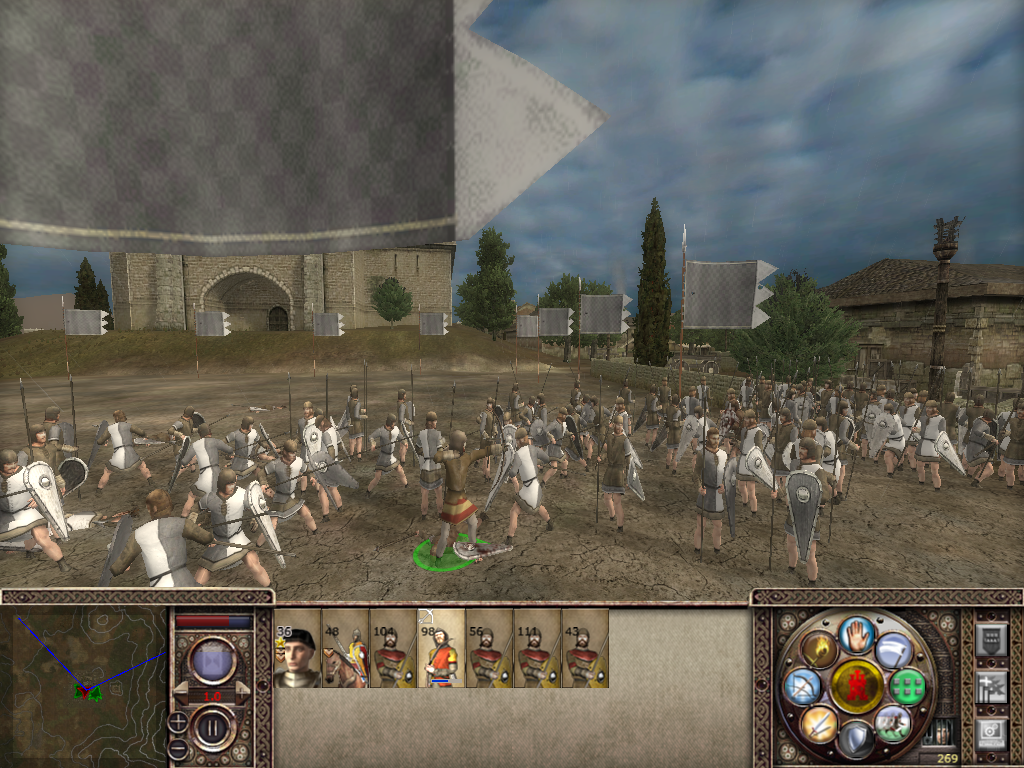The height and width of the screenshot is (768, 1024).
Task: Select the spearmen unit card with 104 men
Action: coord(393,649)
